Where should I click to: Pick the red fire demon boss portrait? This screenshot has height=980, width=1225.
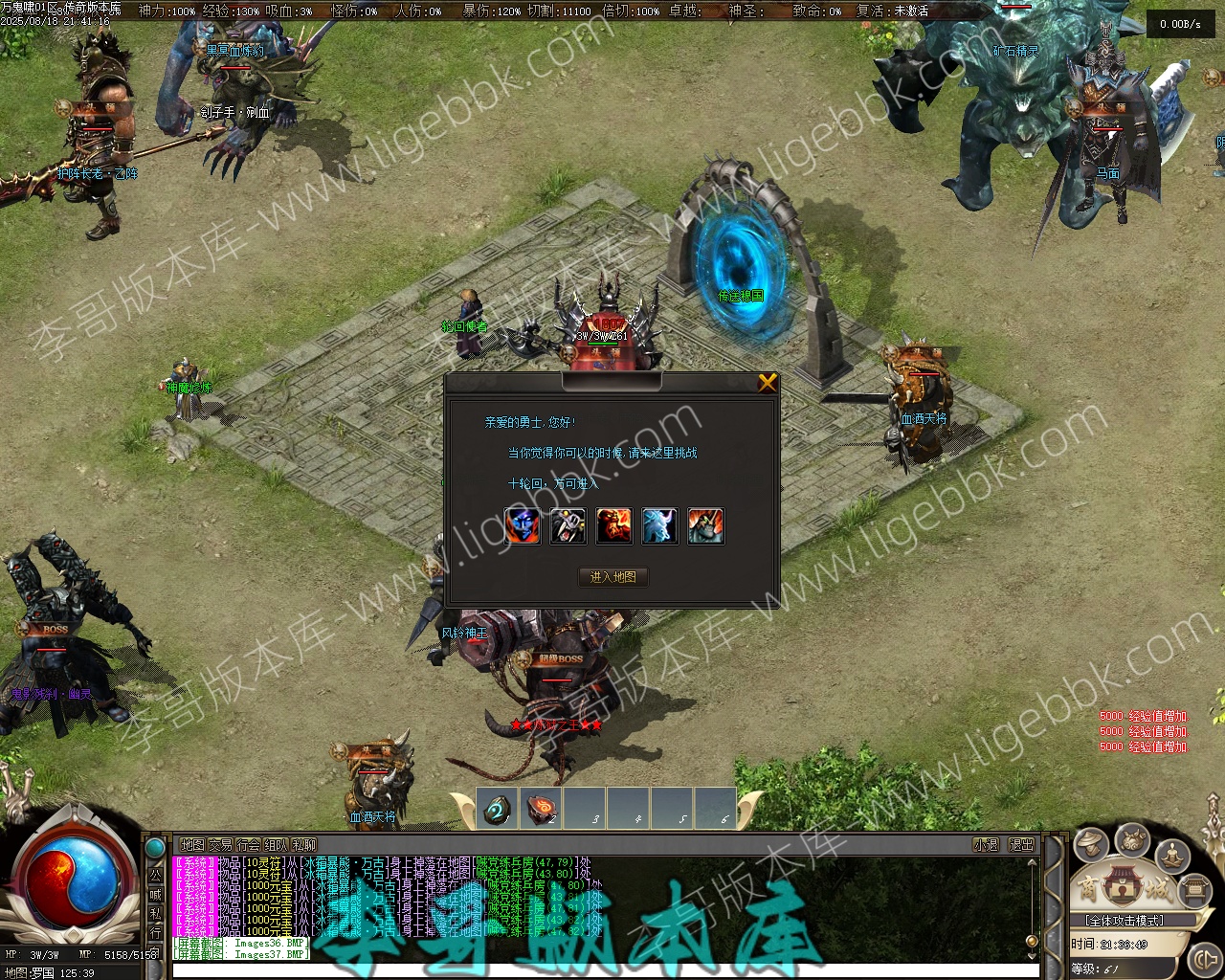click(613, 526)
